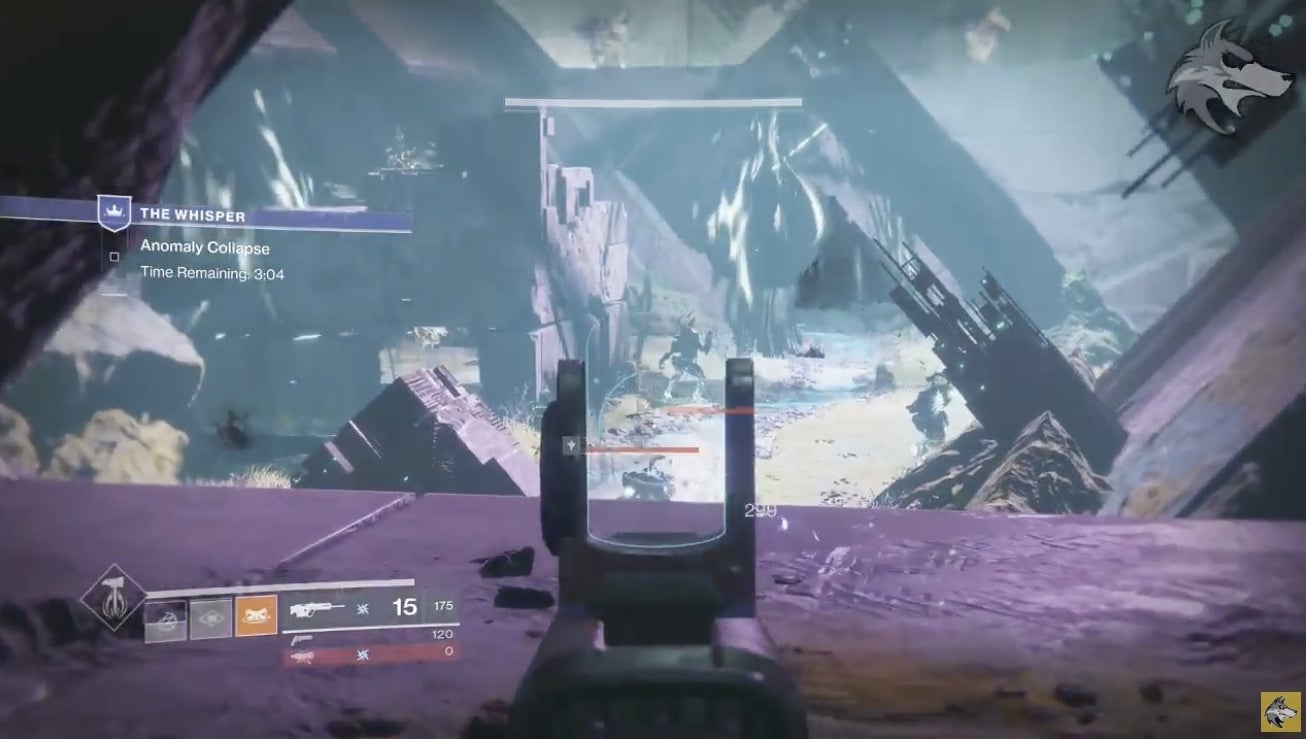The width and height of the screenshot is (1306, 739).
Task: Select the equipped sniper rifle icon
Action: click(318, 608)
